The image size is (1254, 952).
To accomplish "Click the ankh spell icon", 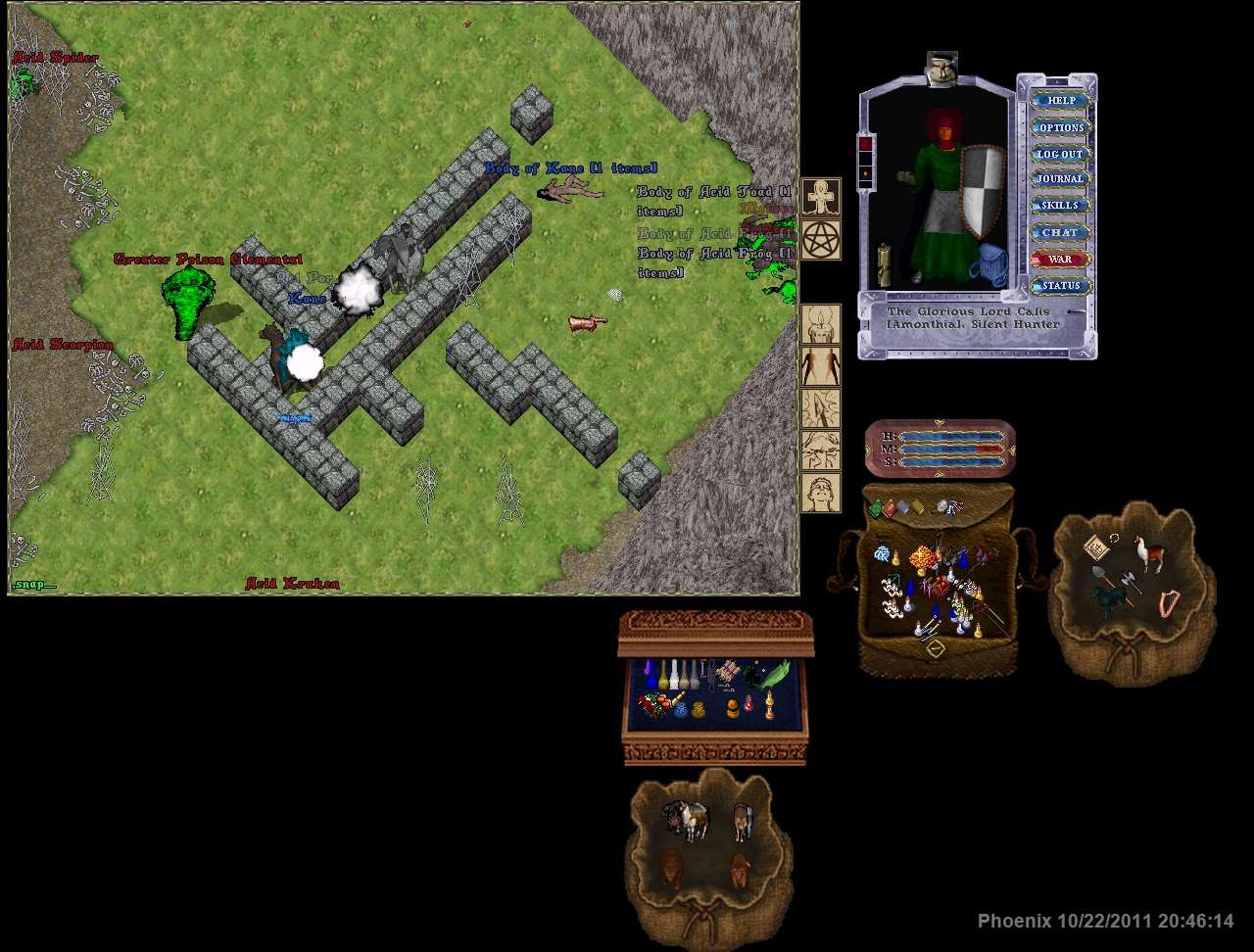I will (x=821, y=197).
